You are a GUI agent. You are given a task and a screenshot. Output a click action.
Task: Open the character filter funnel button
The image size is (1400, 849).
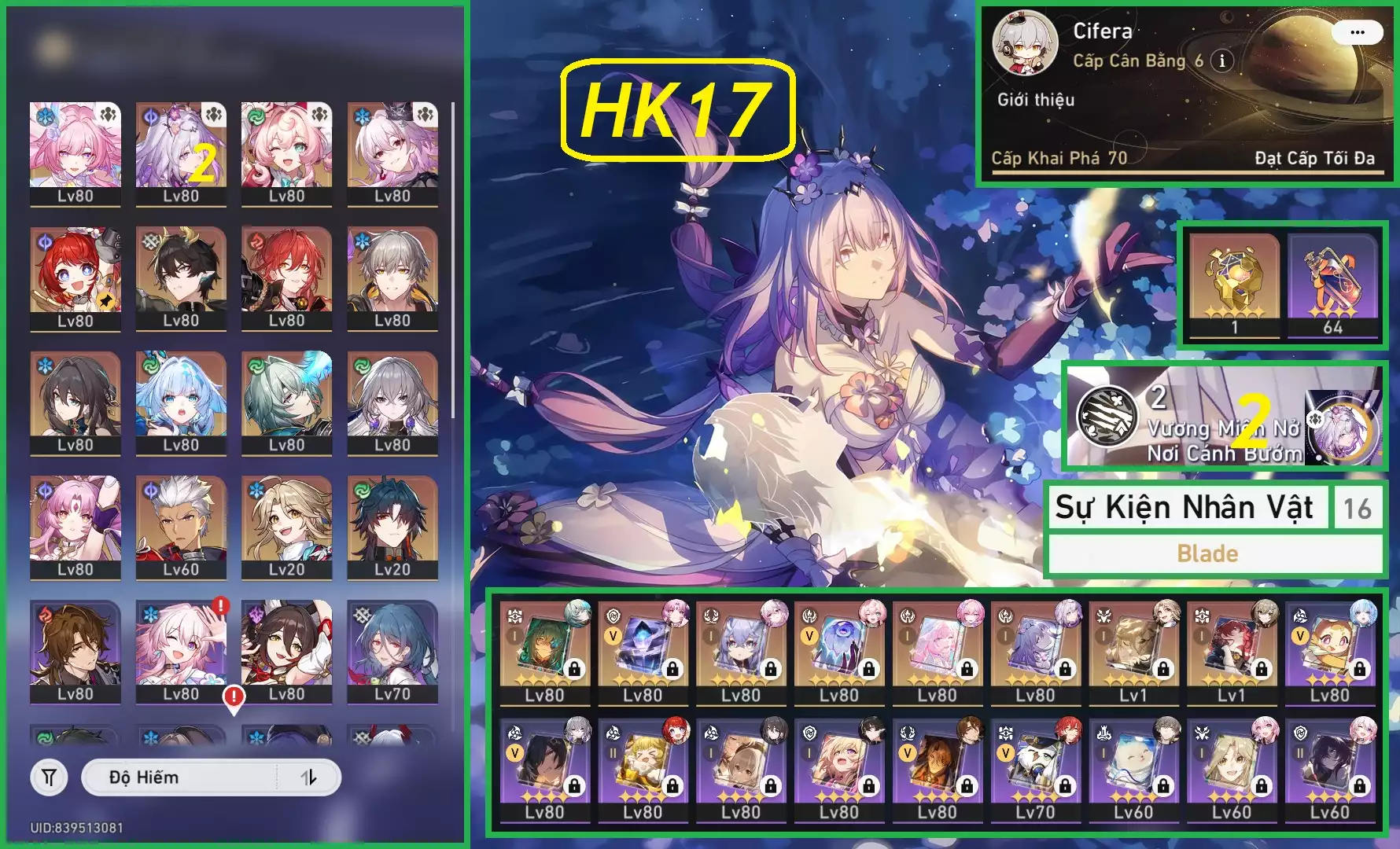pyautogui.click(x=49, y=777)
